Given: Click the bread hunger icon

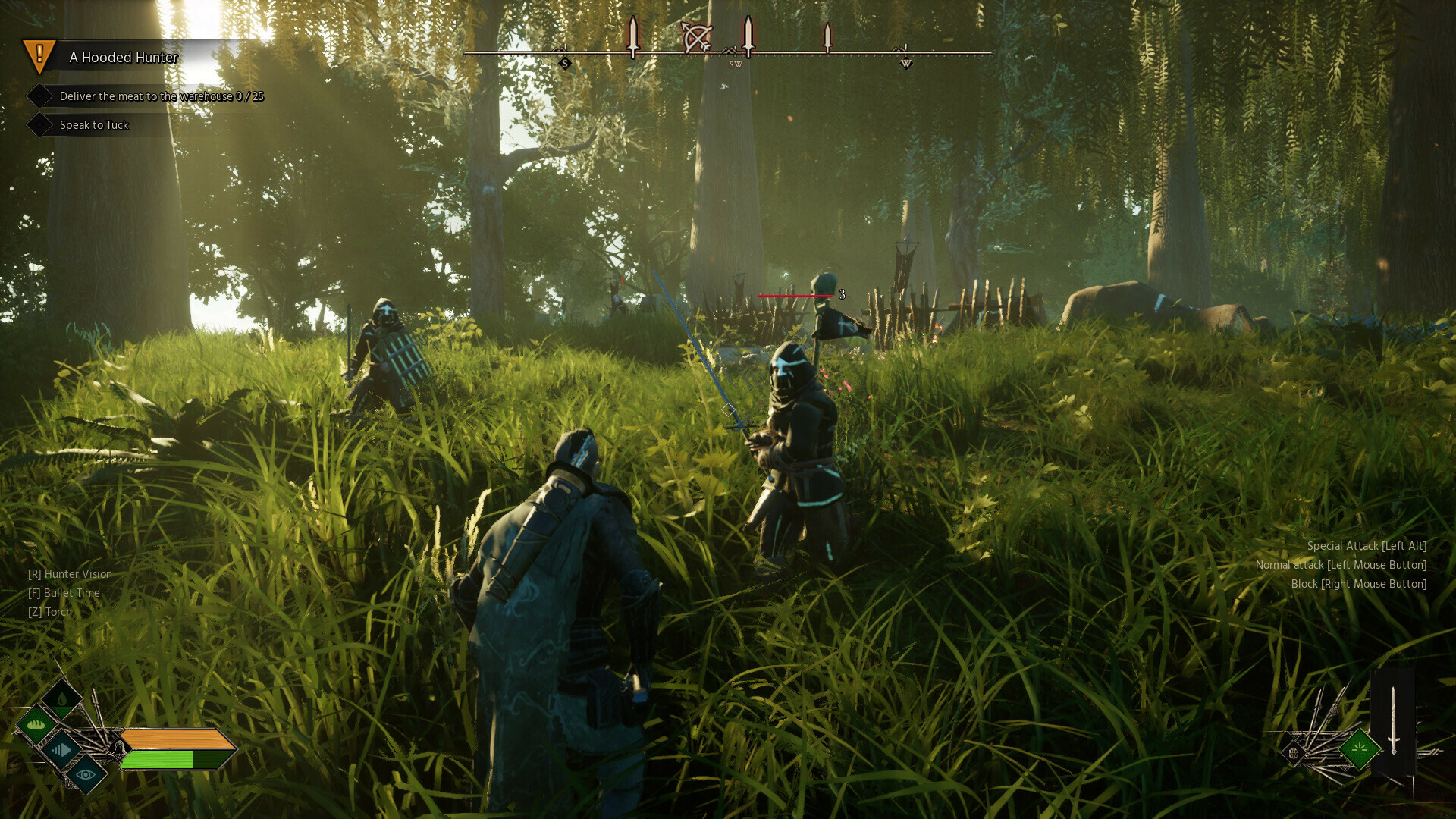Looking at the screenshot, I should (x=36, y=725).
